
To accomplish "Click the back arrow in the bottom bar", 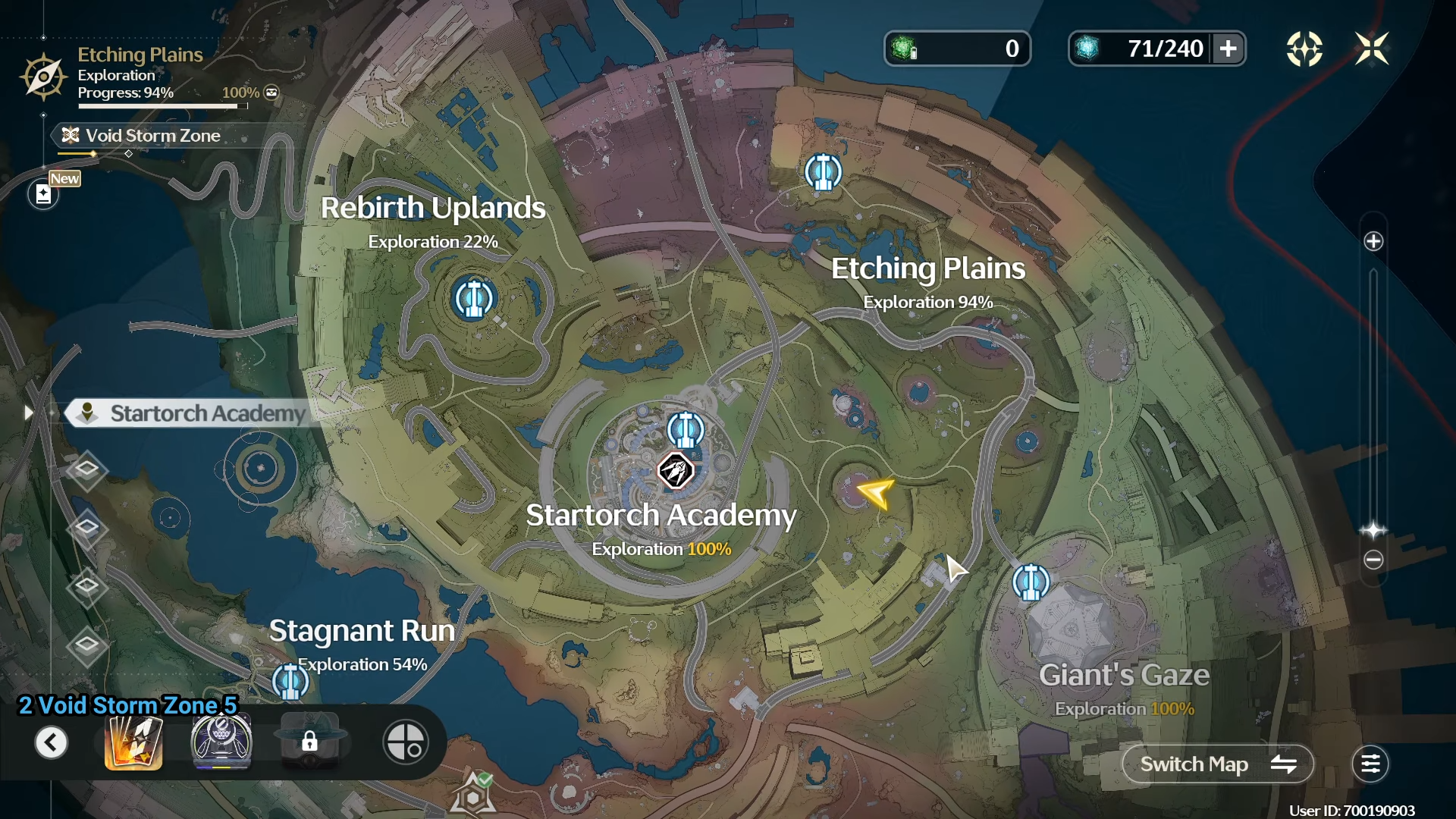I will pos(52,742).
